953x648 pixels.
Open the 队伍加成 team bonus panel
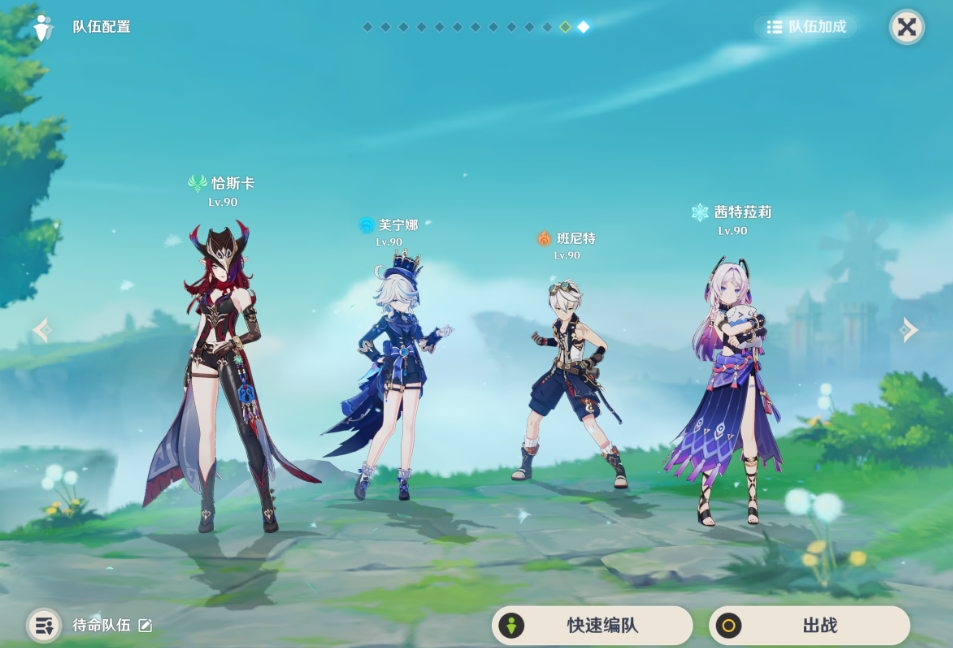point(807,27)
